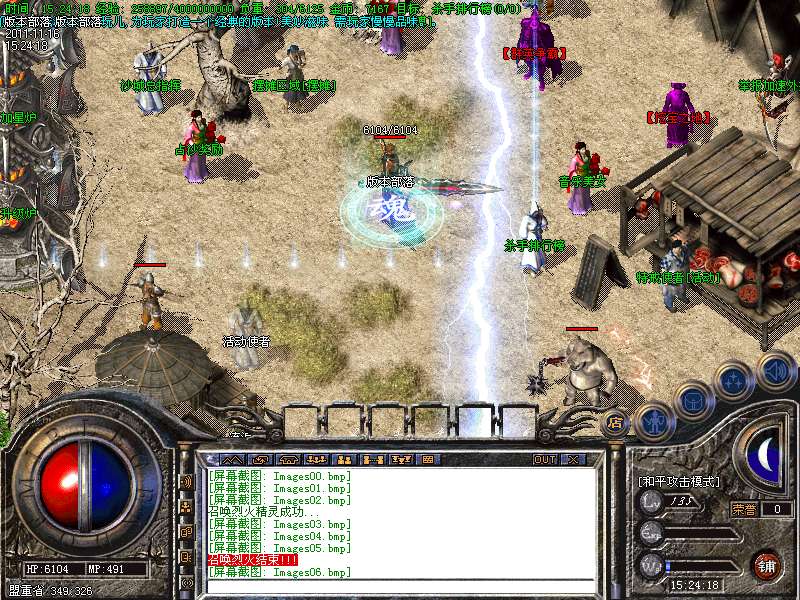The height and width of the screenshot is (600, 800).
Task: Toggle sound with the speaker button
Action: pyautogui.click(x=776, y=368)
